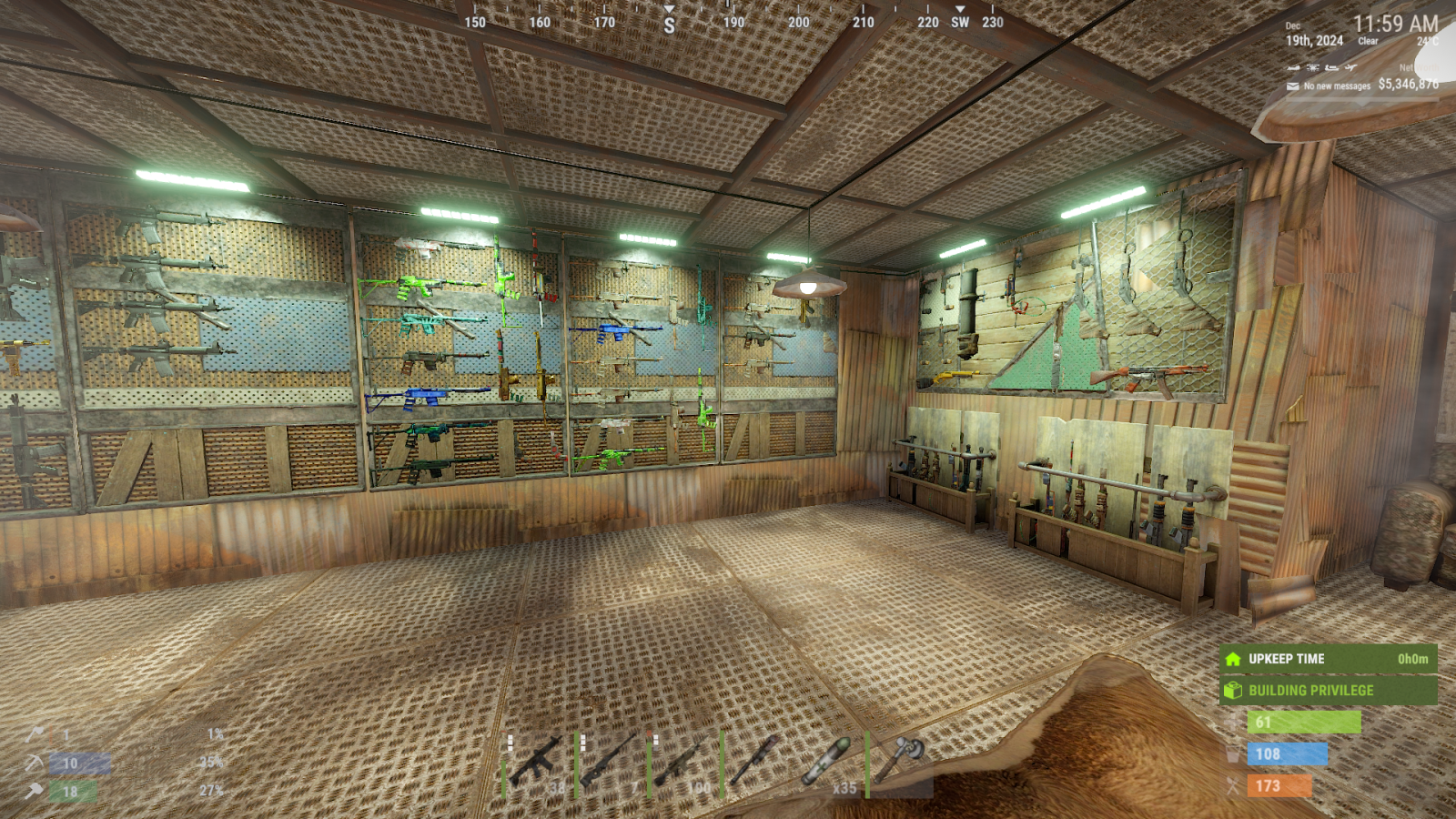Click the Upkeep Time status panel
The image size is (1456, 819).
tap(1328, 659)
